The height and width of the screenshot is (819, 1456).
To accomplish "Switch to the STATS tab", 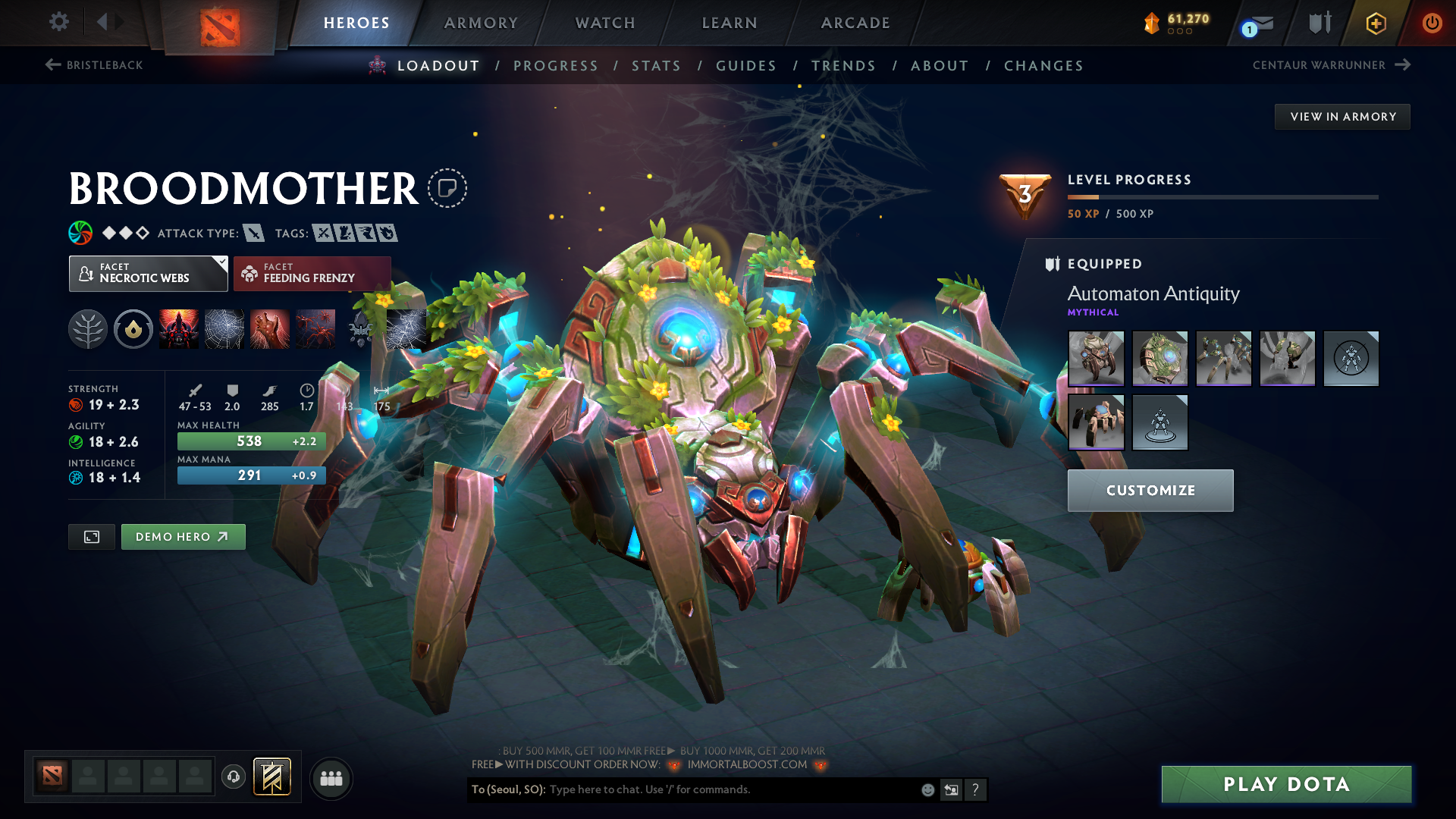I will click(x=657, y=65).
